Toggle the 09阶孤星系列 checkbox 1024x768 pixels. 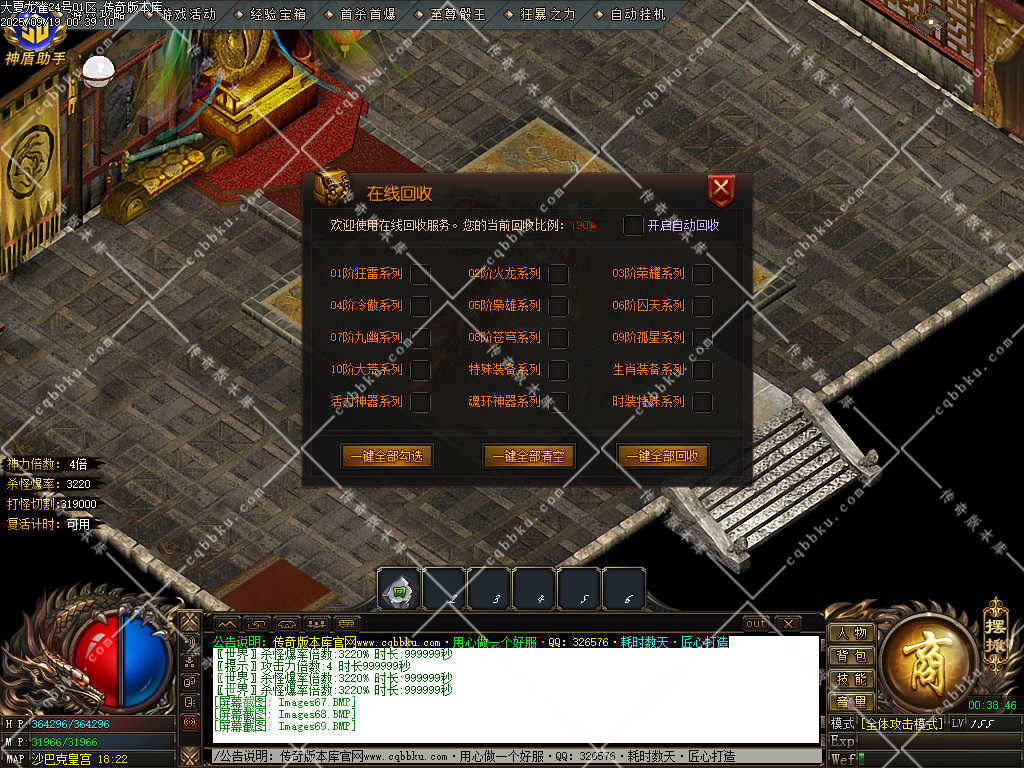pyautogui.click(x=702, y=338)
